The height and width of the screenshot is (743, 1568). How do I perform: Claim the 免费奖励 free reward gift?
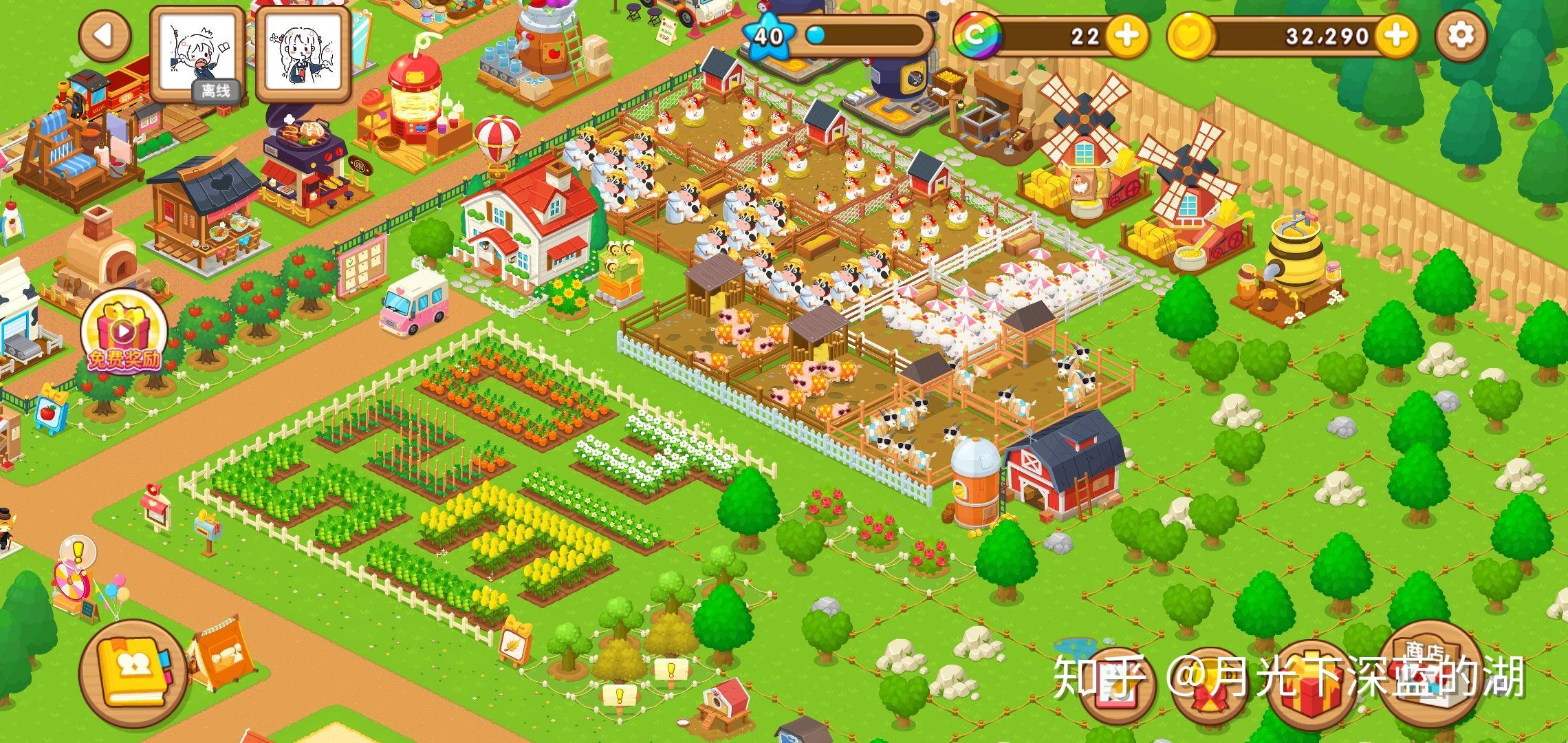[x=124, y=335]
